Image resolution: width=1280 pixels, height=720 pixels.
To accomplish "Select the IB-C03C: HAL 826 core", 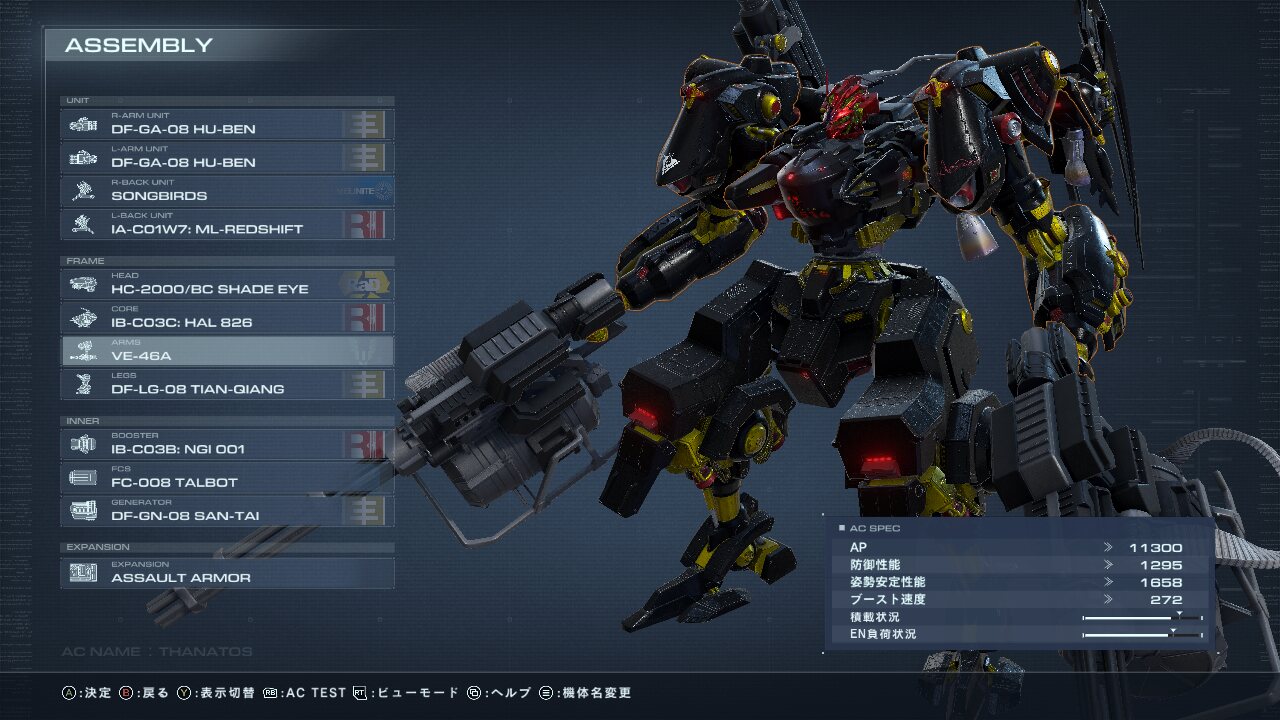I will 227,317.
